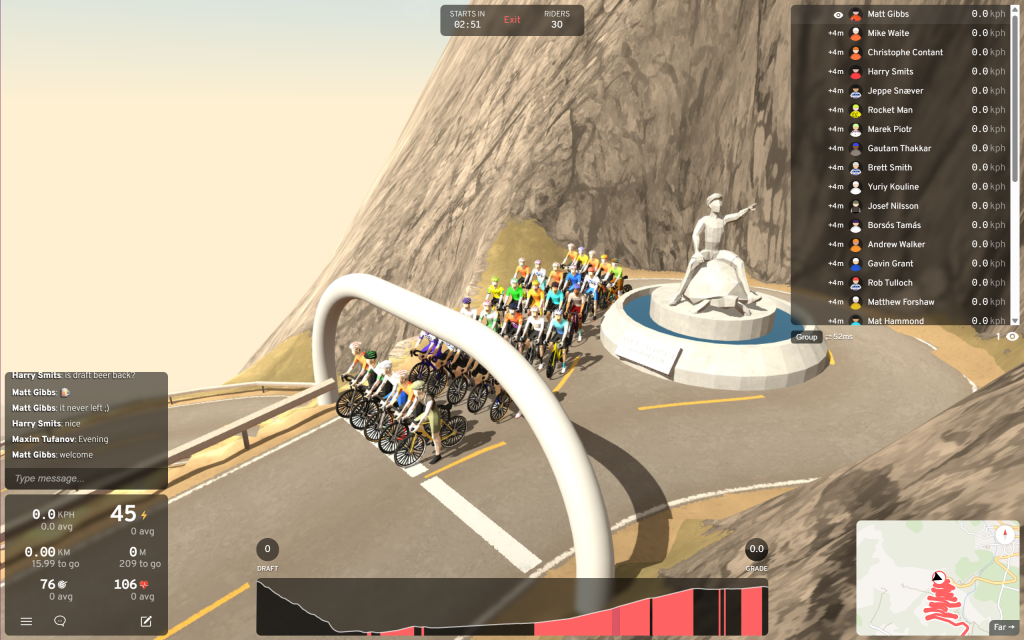
Task: Click the red Exit button
Action: 512,20
